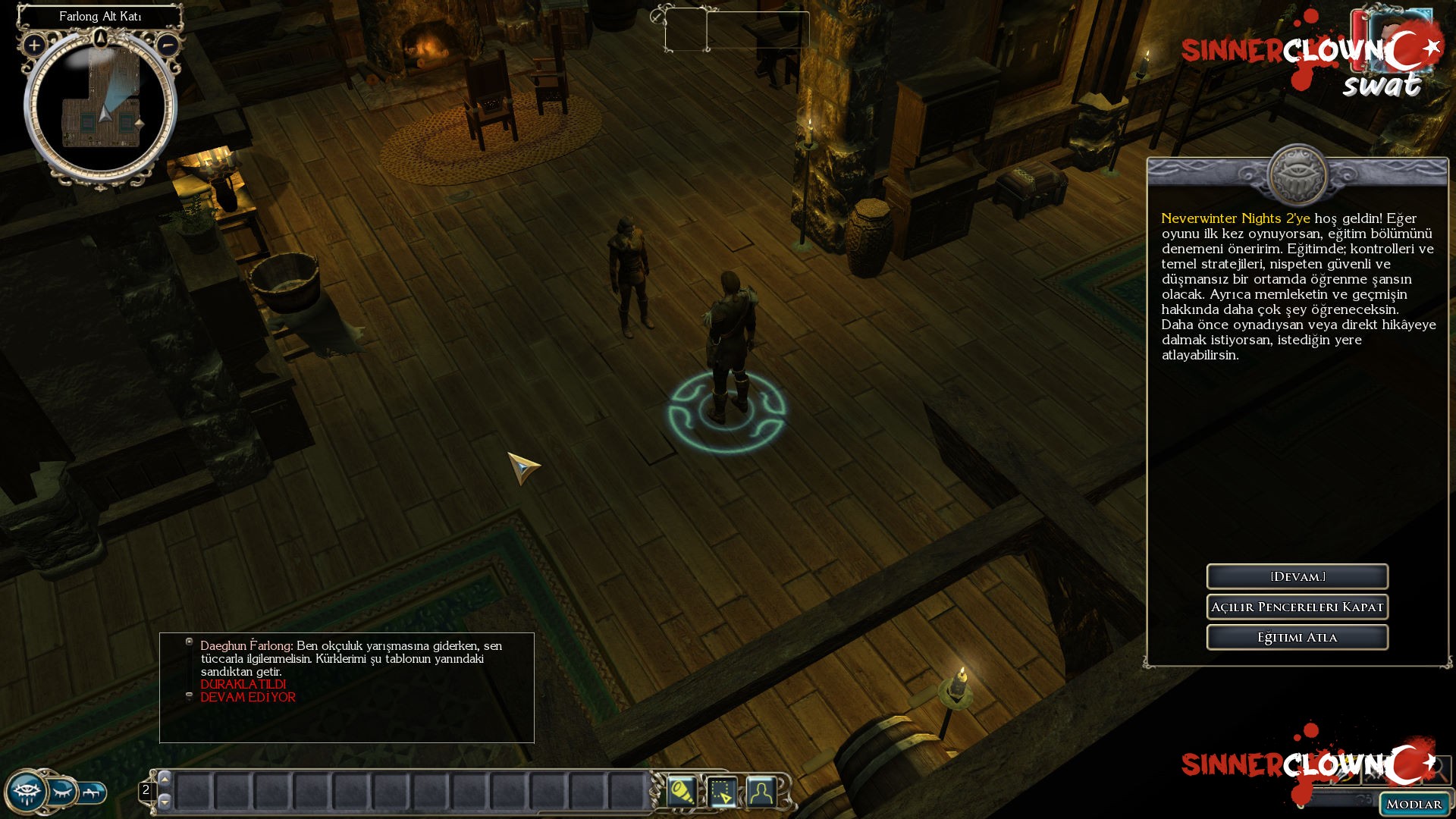Activate the marquee selection mode button
Screen dimensions: 1456x819
click(721, 792)
